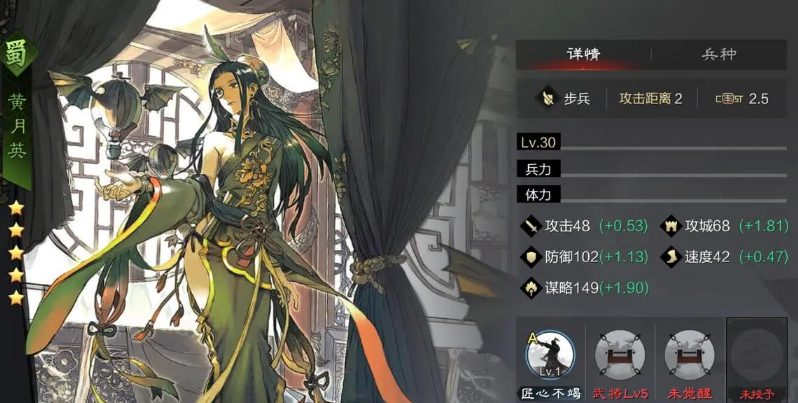
Task: Select the 匠心不竭 skill icon
Action: [x=549, y=355]
